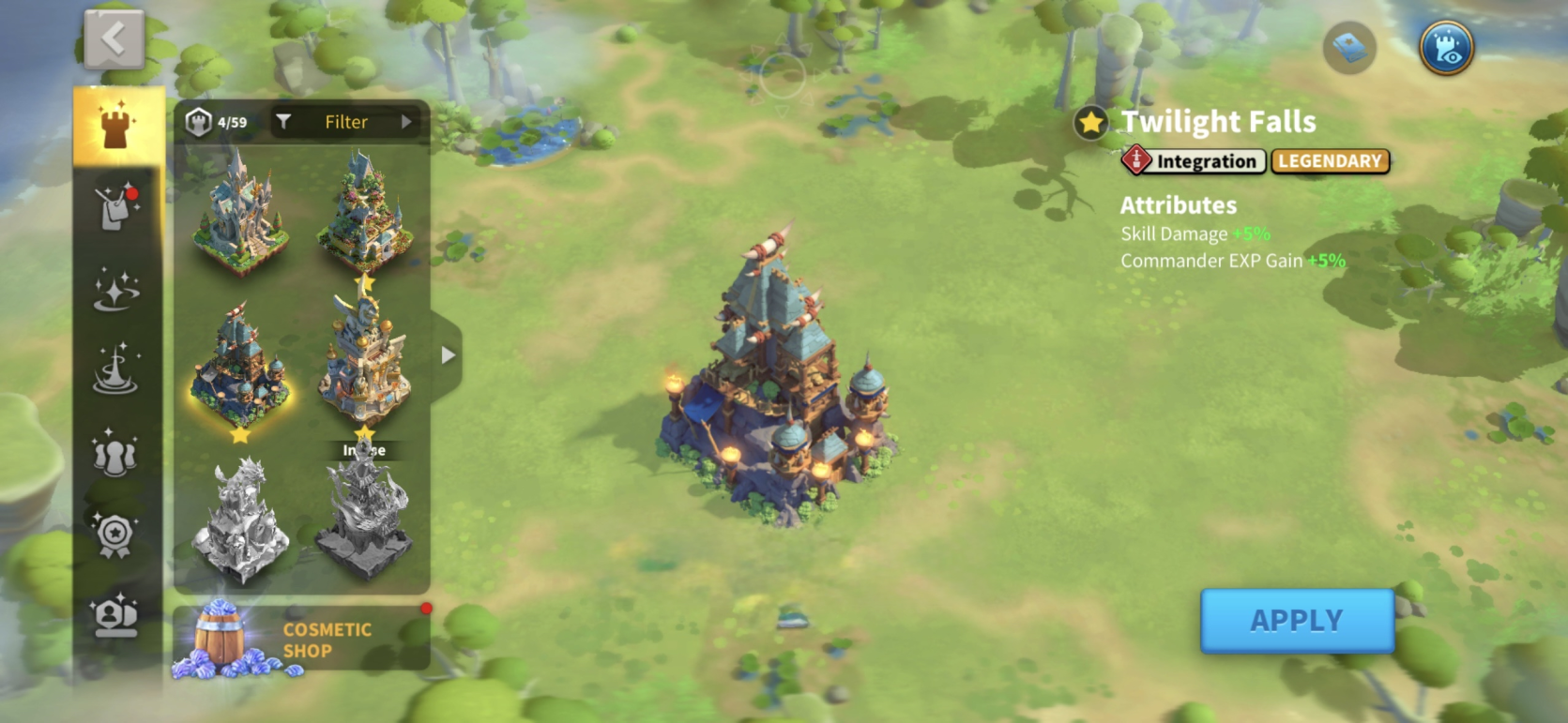Go back with the arrow button
This screenshot has height=723, width=1568.
[114, 39]
